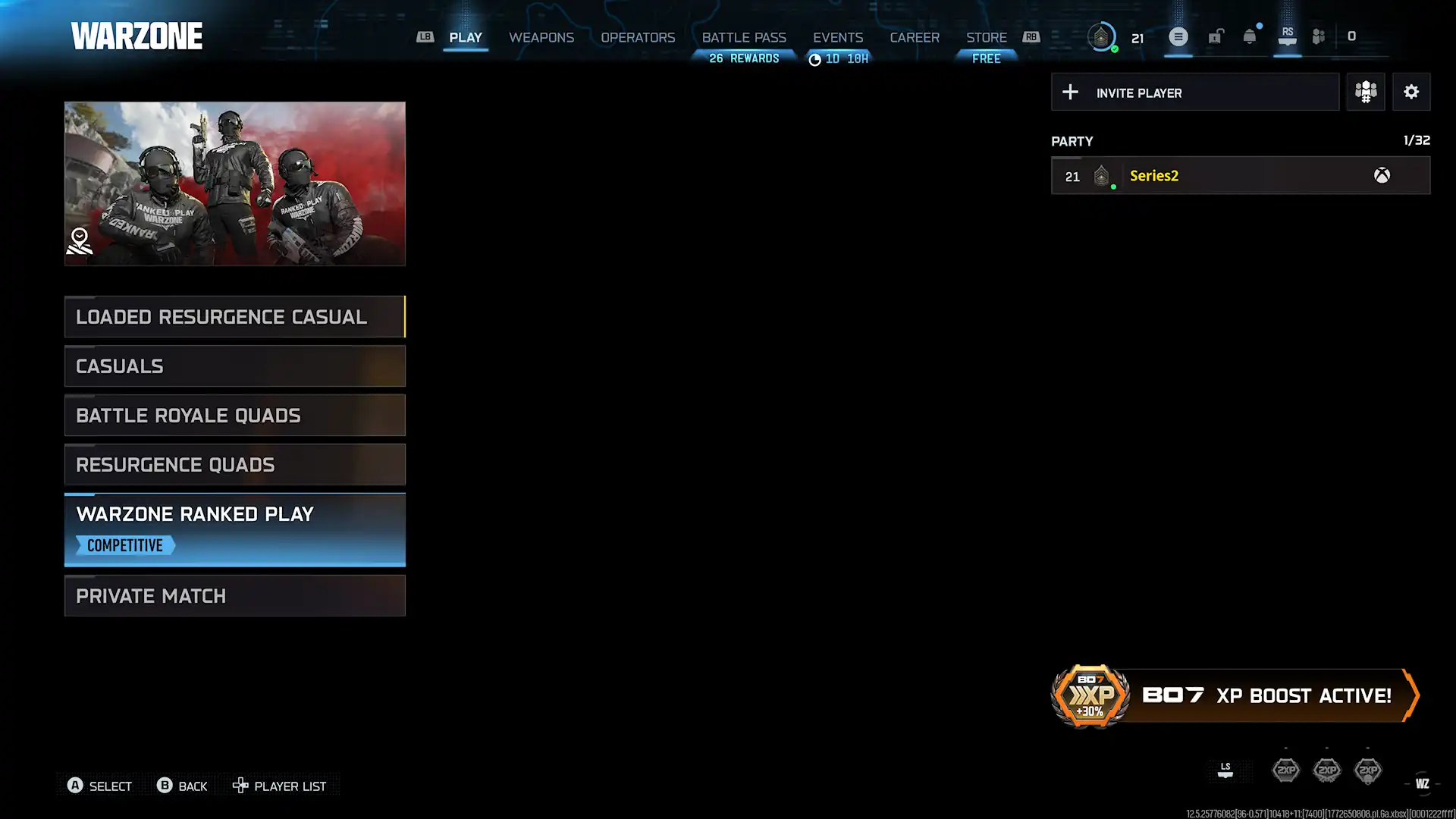Viewport: 1456px width, 819px height.
Task: Select the Competitive tag under Warzone Ranked Play
Action: (x=124, y=545)
